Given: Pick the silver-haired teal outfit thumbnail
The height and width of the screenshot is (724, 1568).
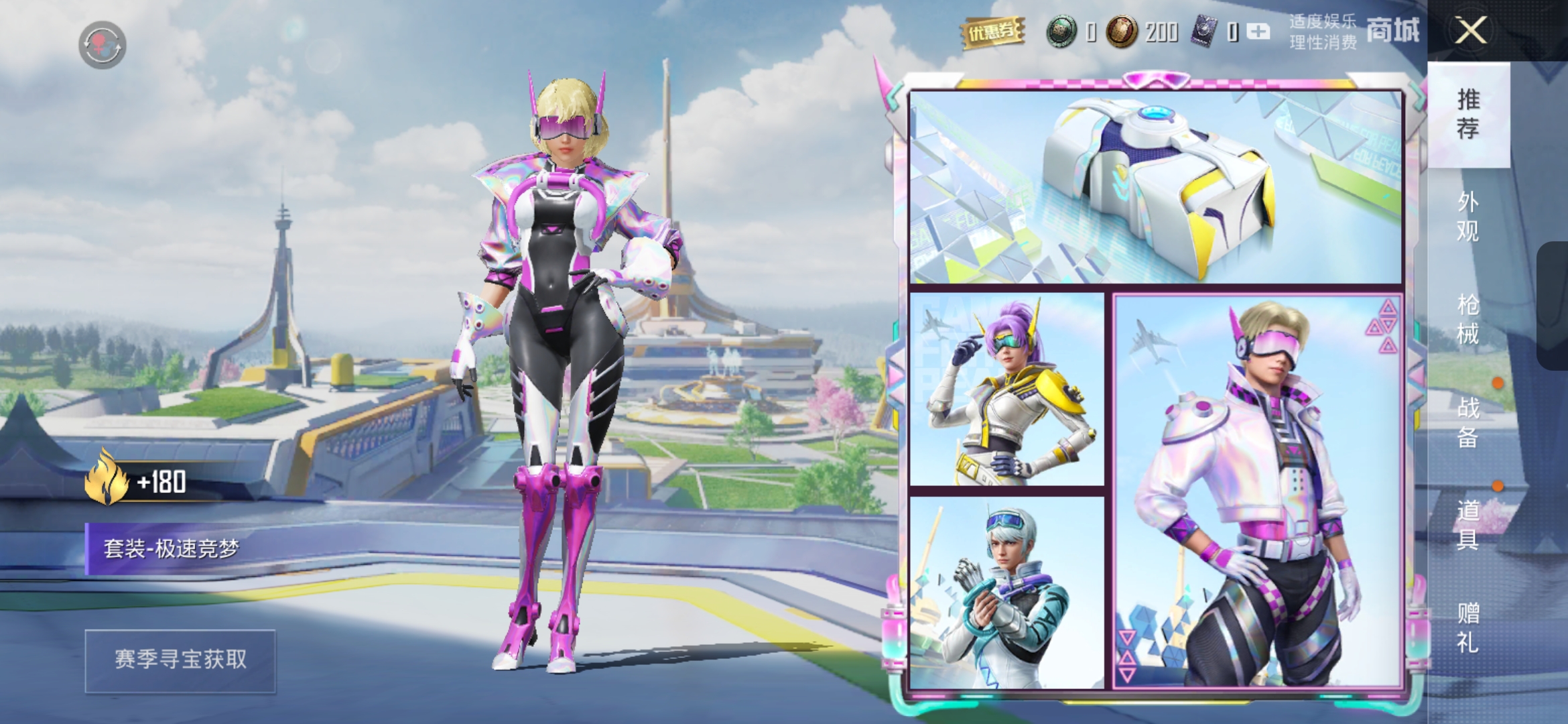Looking at the screenshot, I should [1006, 593].
